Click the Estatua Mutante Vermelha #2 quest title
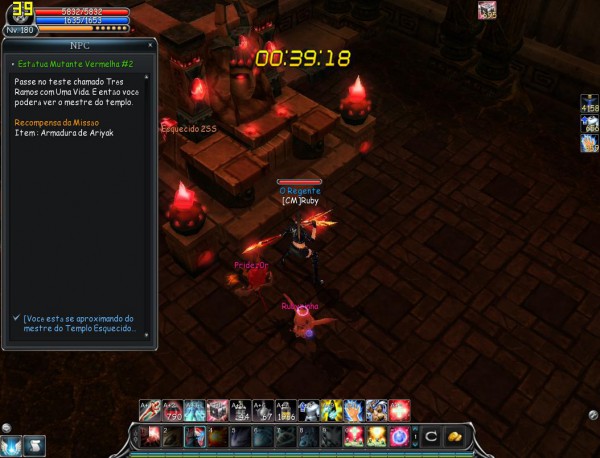The height and width of the screenshot is (458, 600). click(x=66, y=63)
